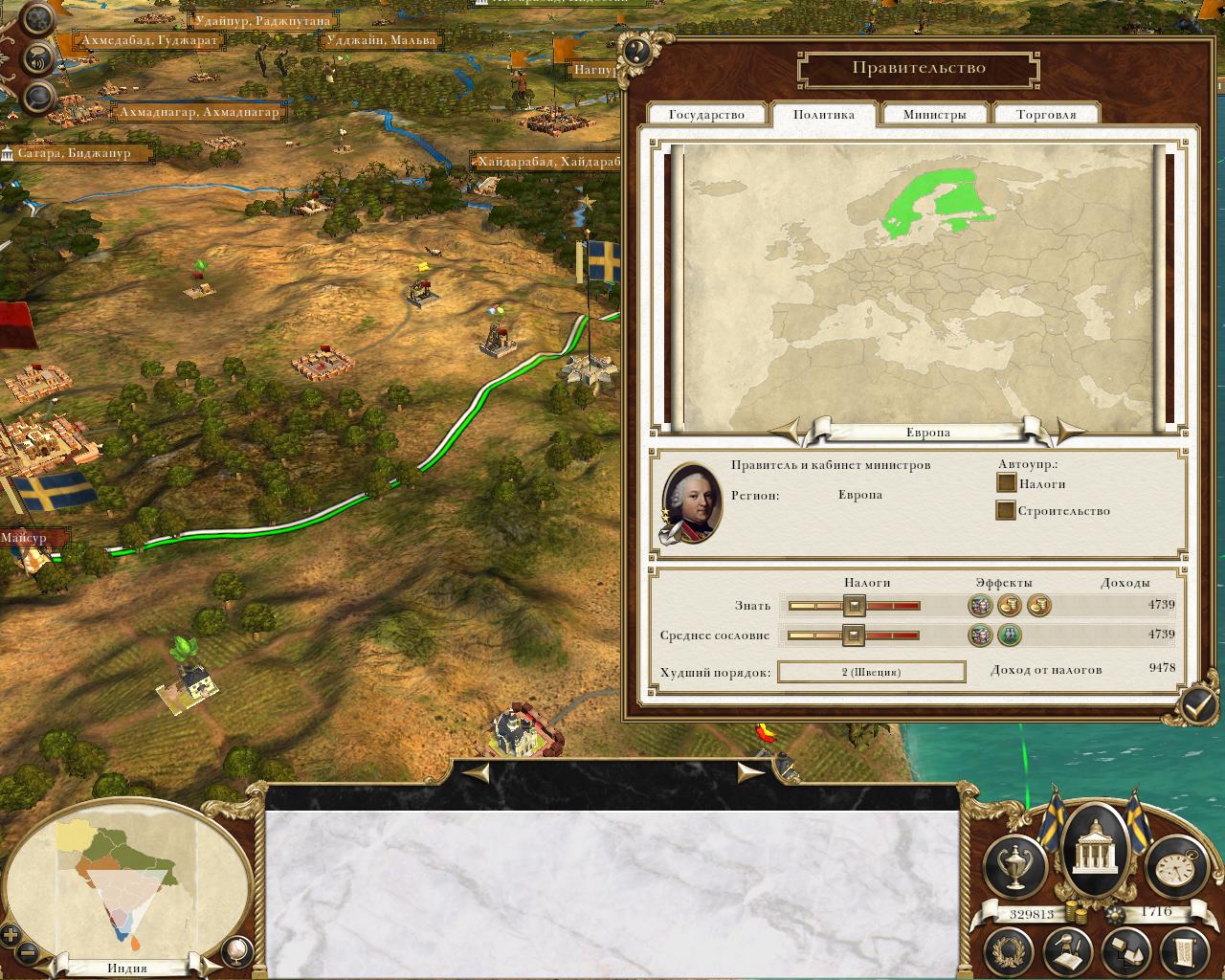Image resolution: width=1225 pixels, height=980 pixels.
Task: Show the previous theatre before Европа
Action: [791, 432]
